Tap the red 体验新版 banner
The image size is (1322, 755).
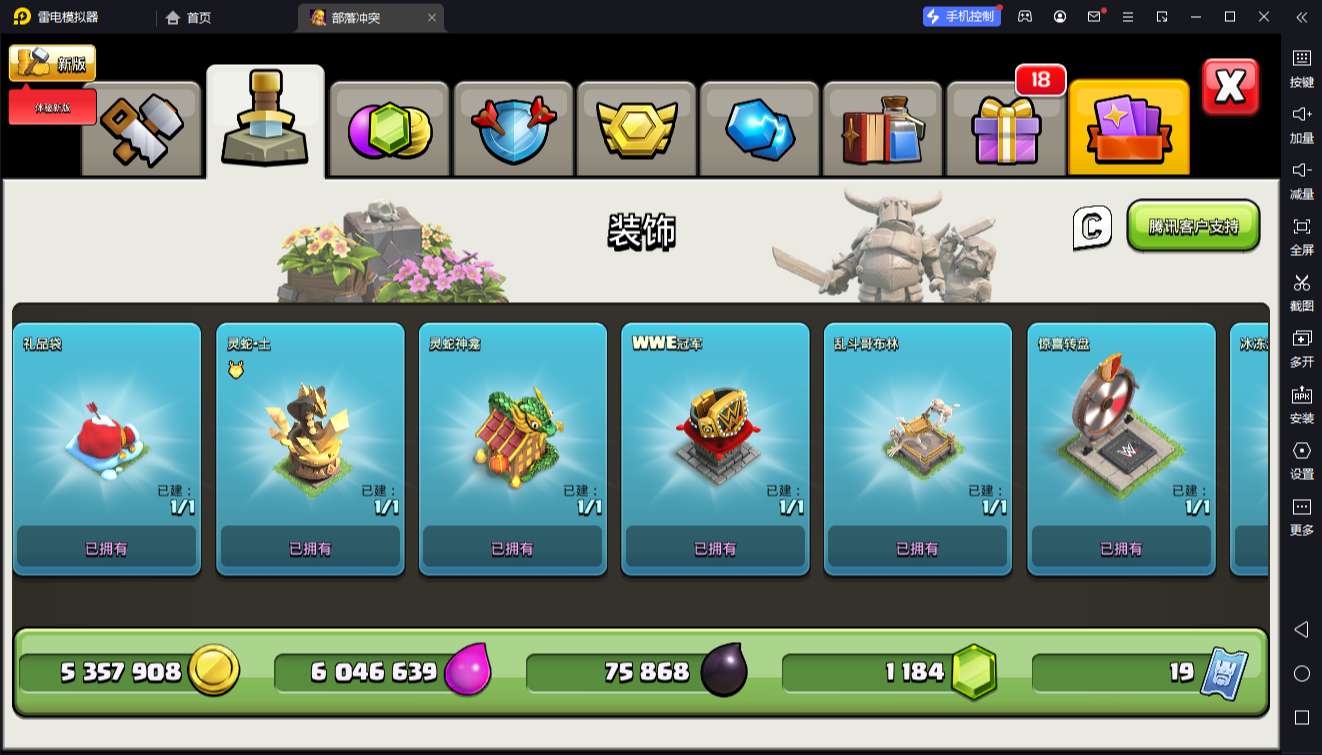coord(53,107)
